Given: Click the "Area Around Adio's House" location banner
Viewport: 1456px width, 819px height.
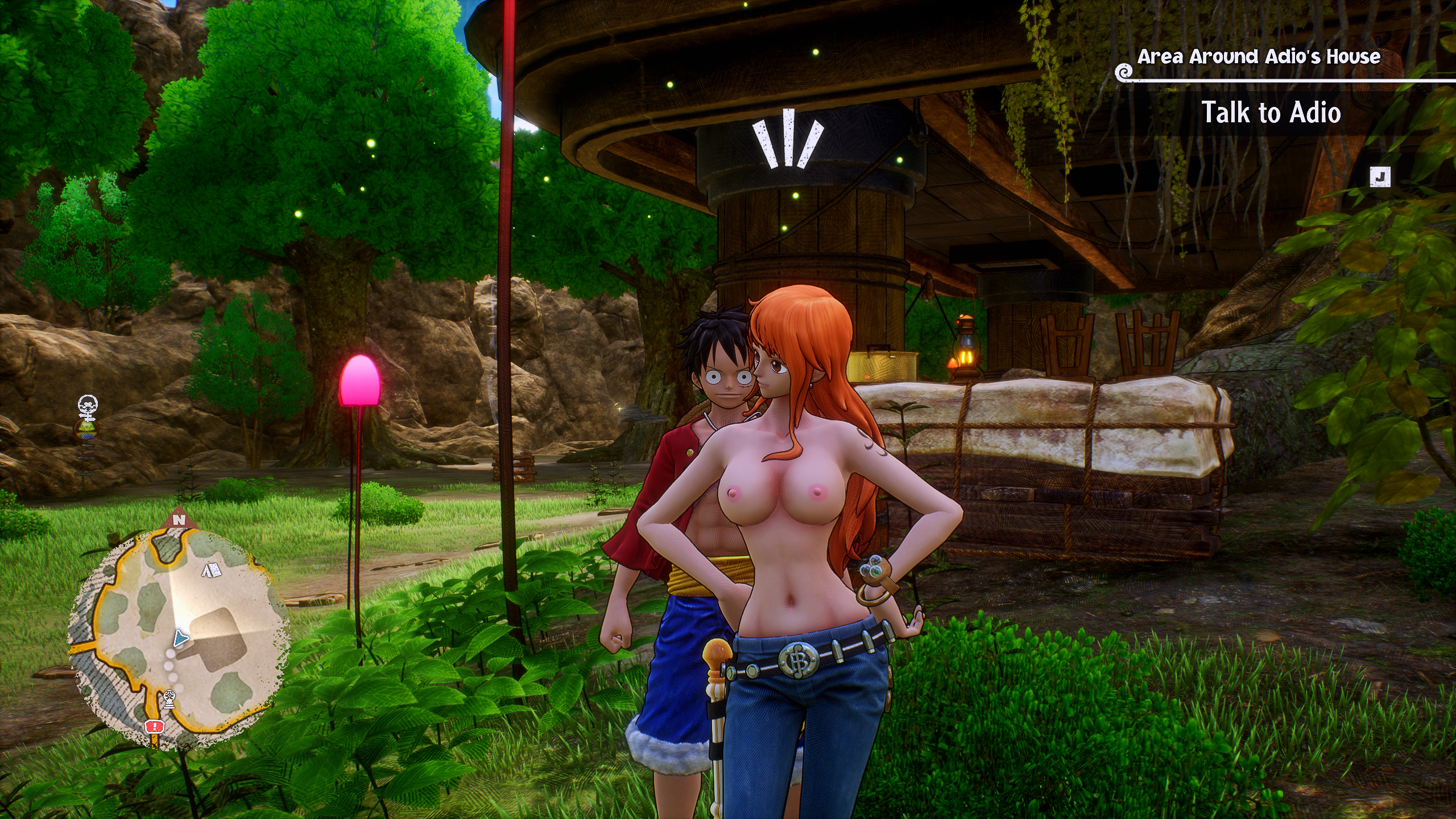Looking at the screenshot, I should coord(1258,57).
